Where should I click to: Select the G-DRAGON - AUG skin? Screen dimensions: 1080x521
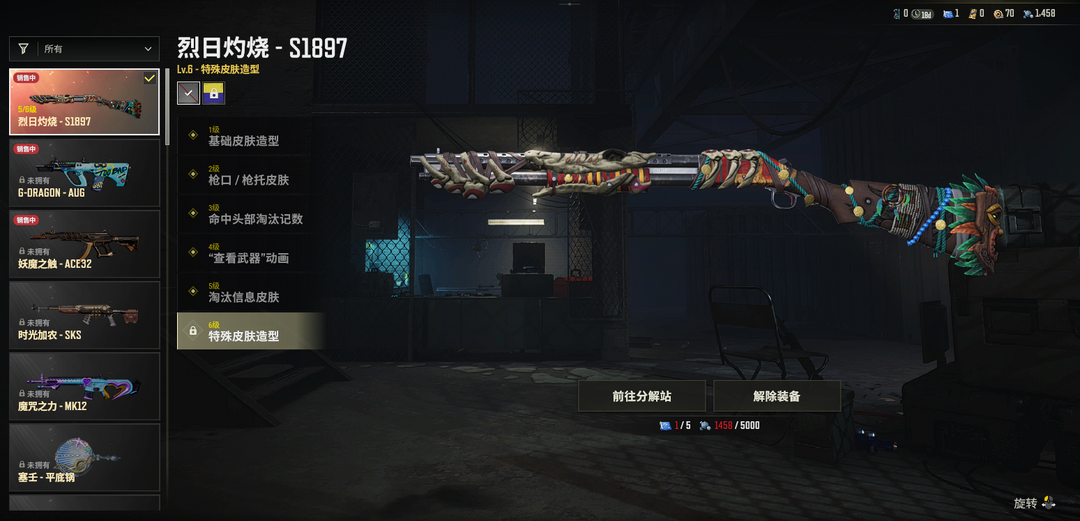point(84,173)
